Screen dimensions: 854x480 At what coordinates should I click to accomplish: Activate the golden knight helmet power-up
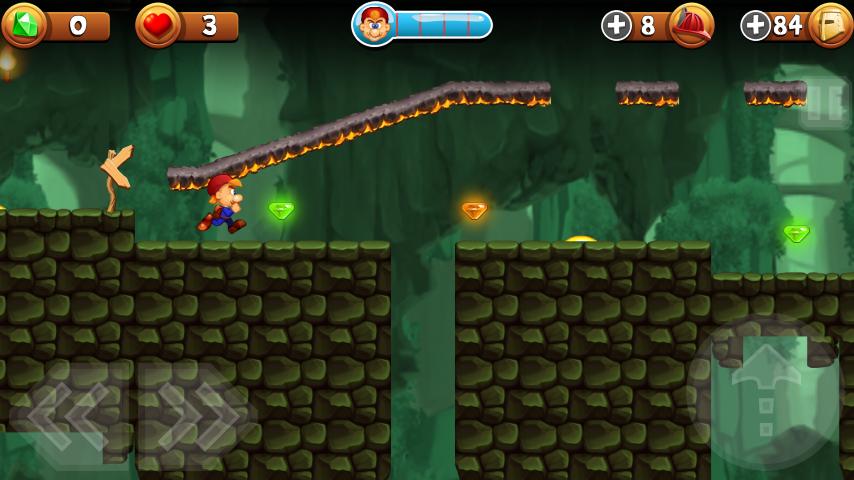(x=830, y=25)
